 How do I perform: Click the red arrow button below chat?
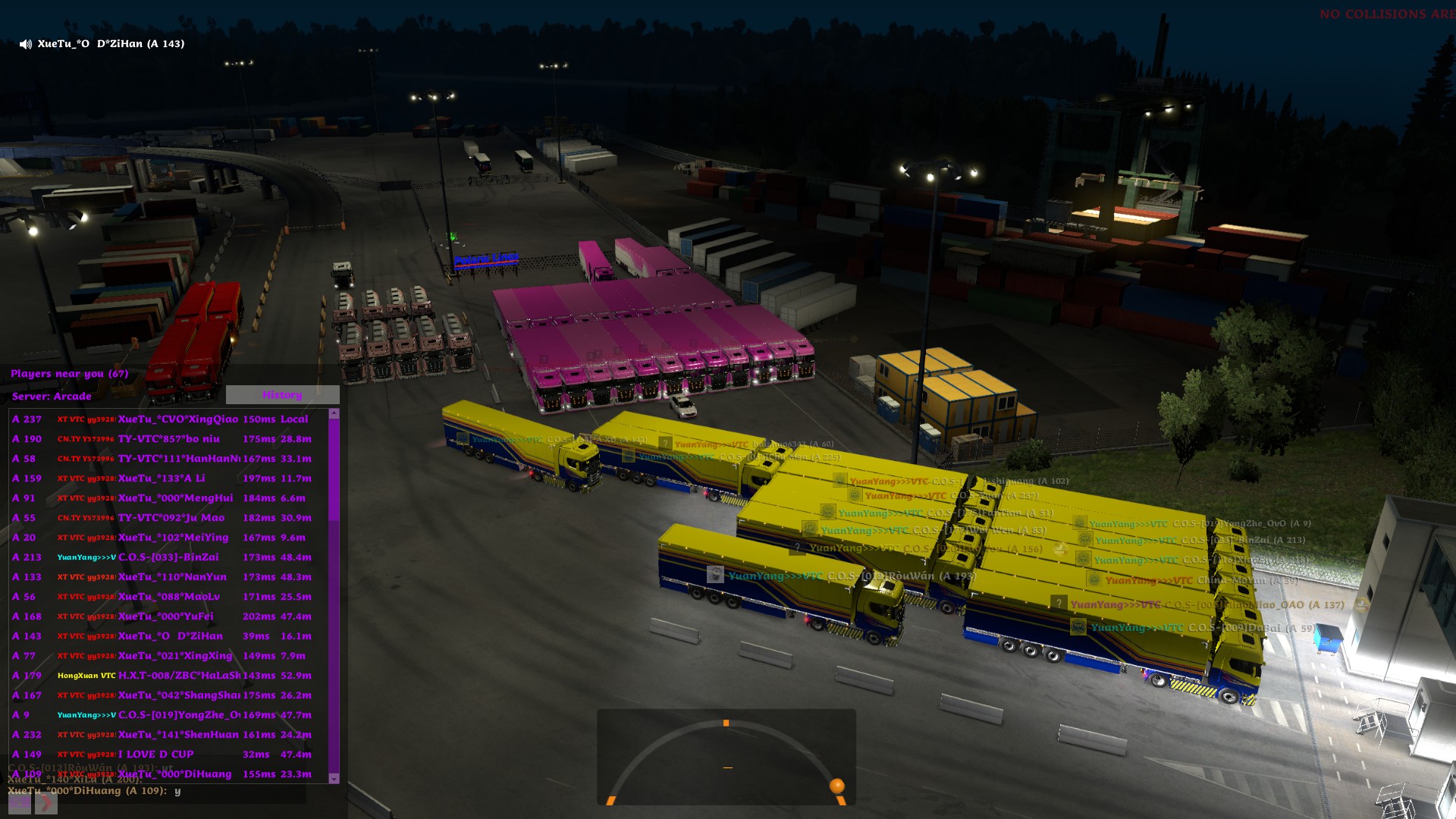(46, 803)
